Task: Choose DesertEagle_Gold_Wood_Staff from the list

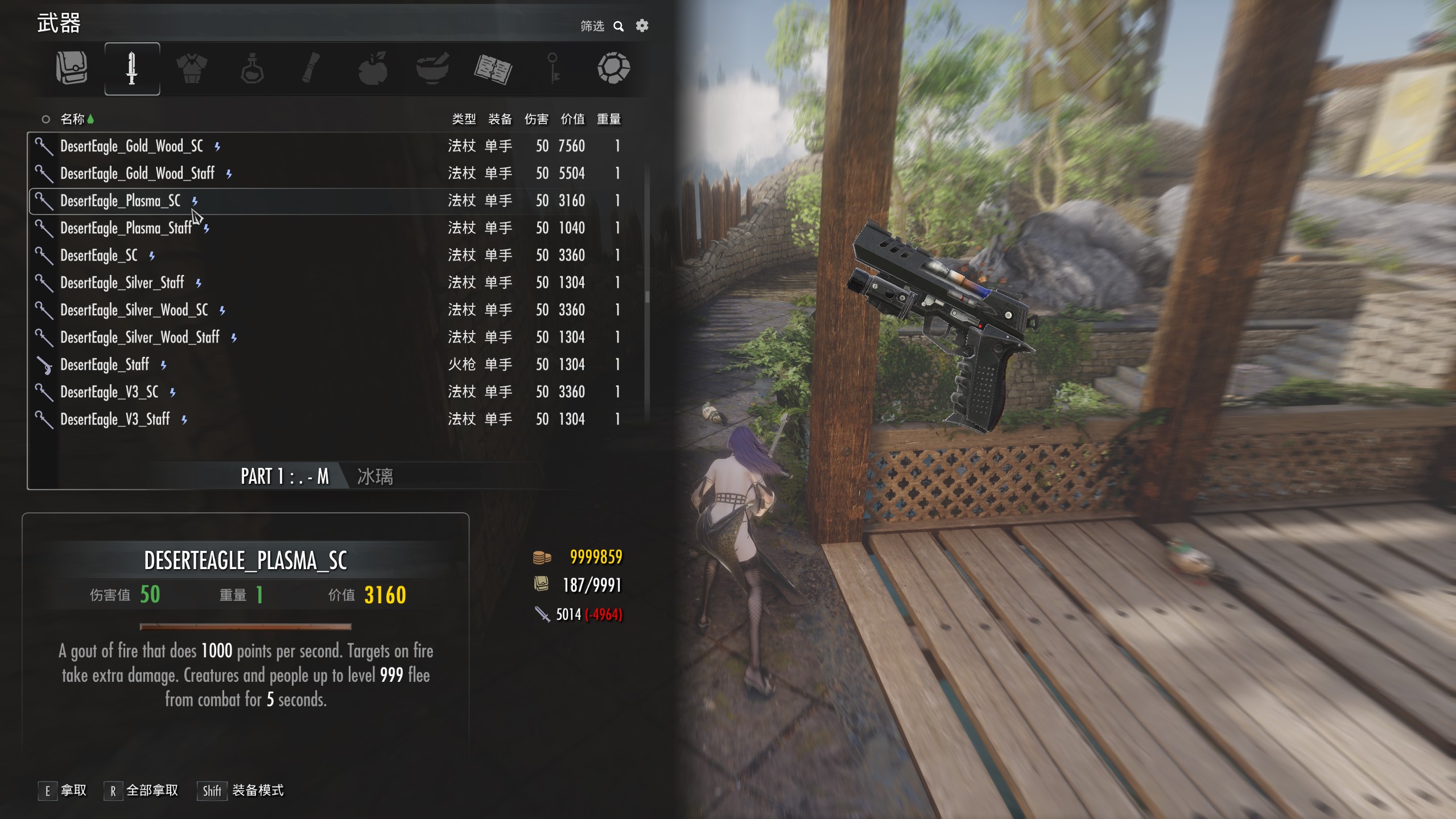Action: pyautogui.click(x=137, y=174)
